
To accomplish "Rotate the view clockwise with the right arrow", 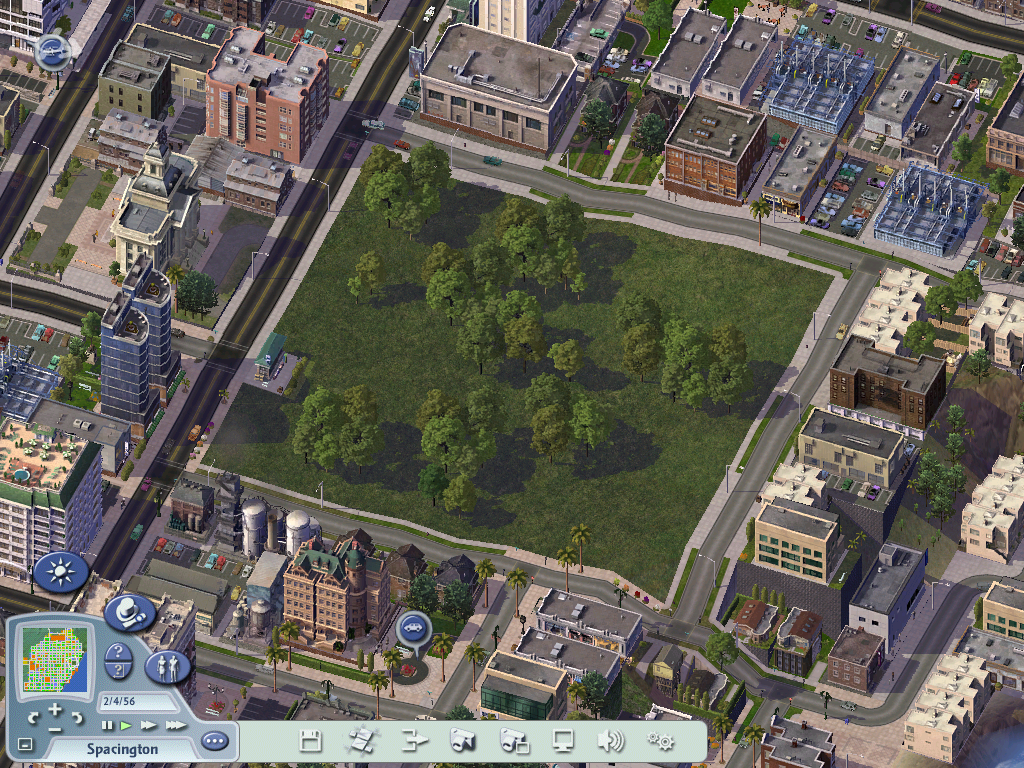I will click(x=80, y=718).
